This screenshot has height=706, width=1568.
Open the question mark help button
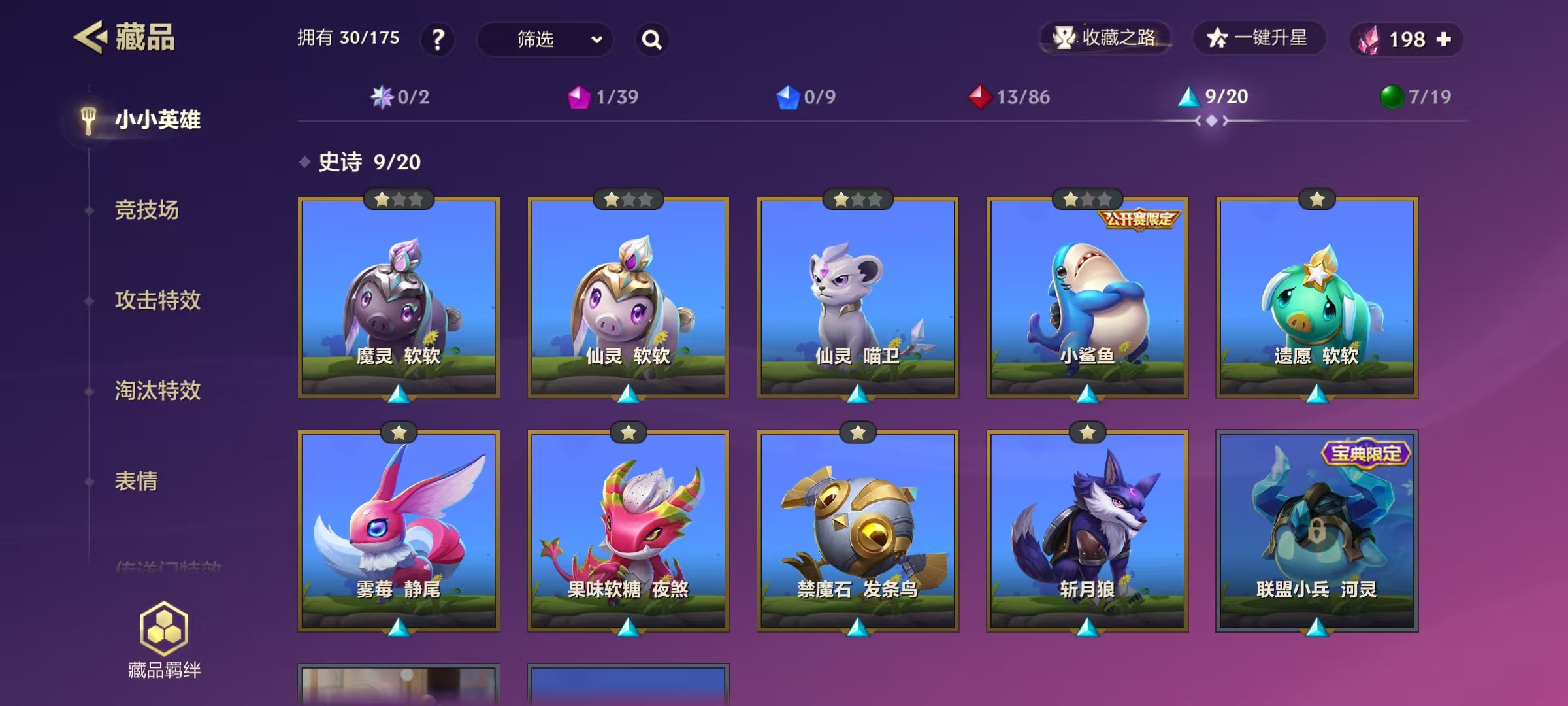point(438,39)
